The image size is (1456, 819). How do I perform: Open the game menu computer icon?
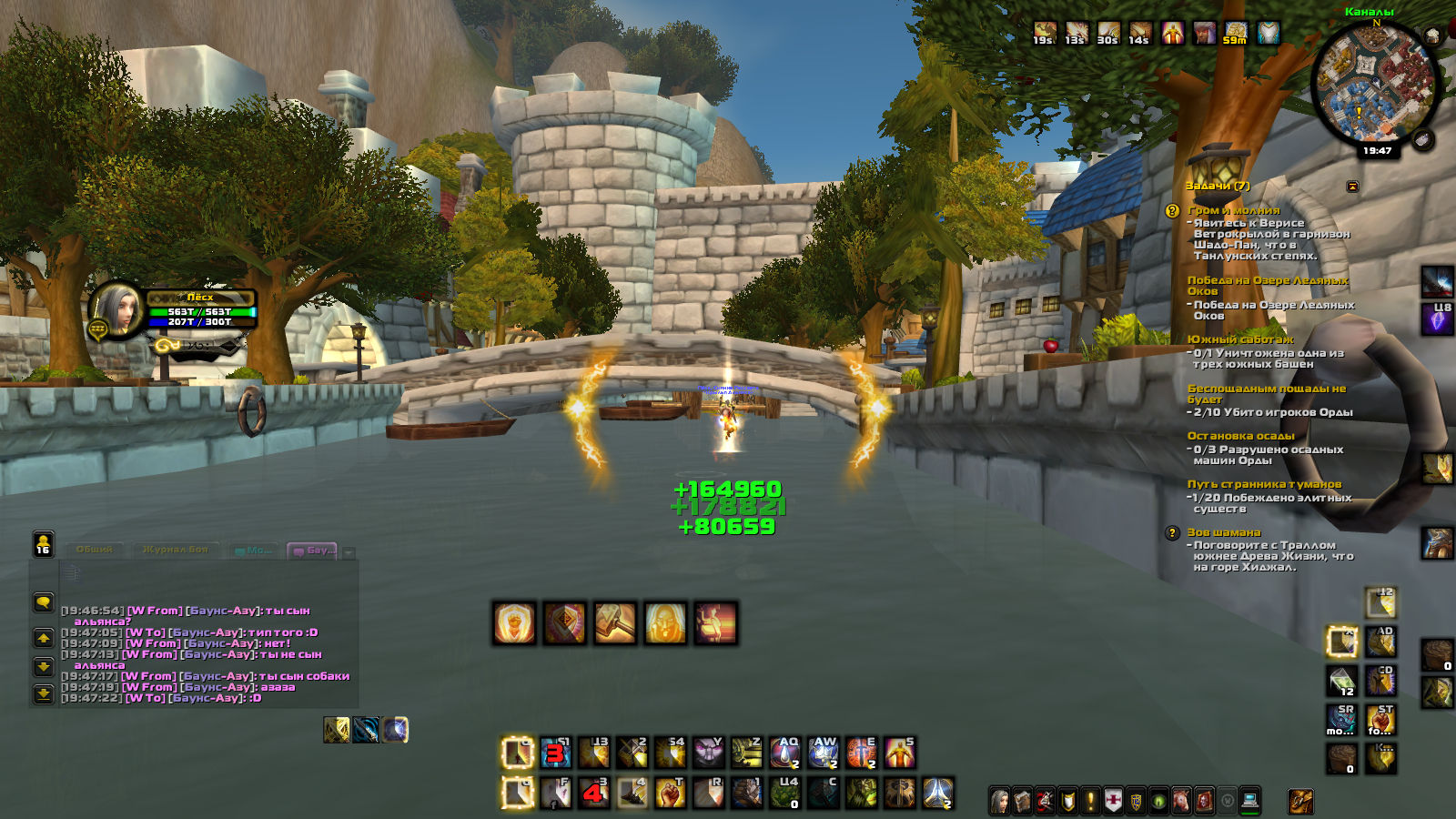pos(1249,801)
